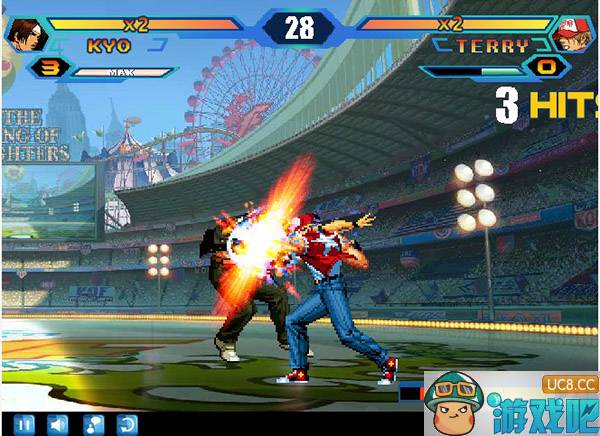Open the UC8.CC site logo link

click(x=570, y=384)
